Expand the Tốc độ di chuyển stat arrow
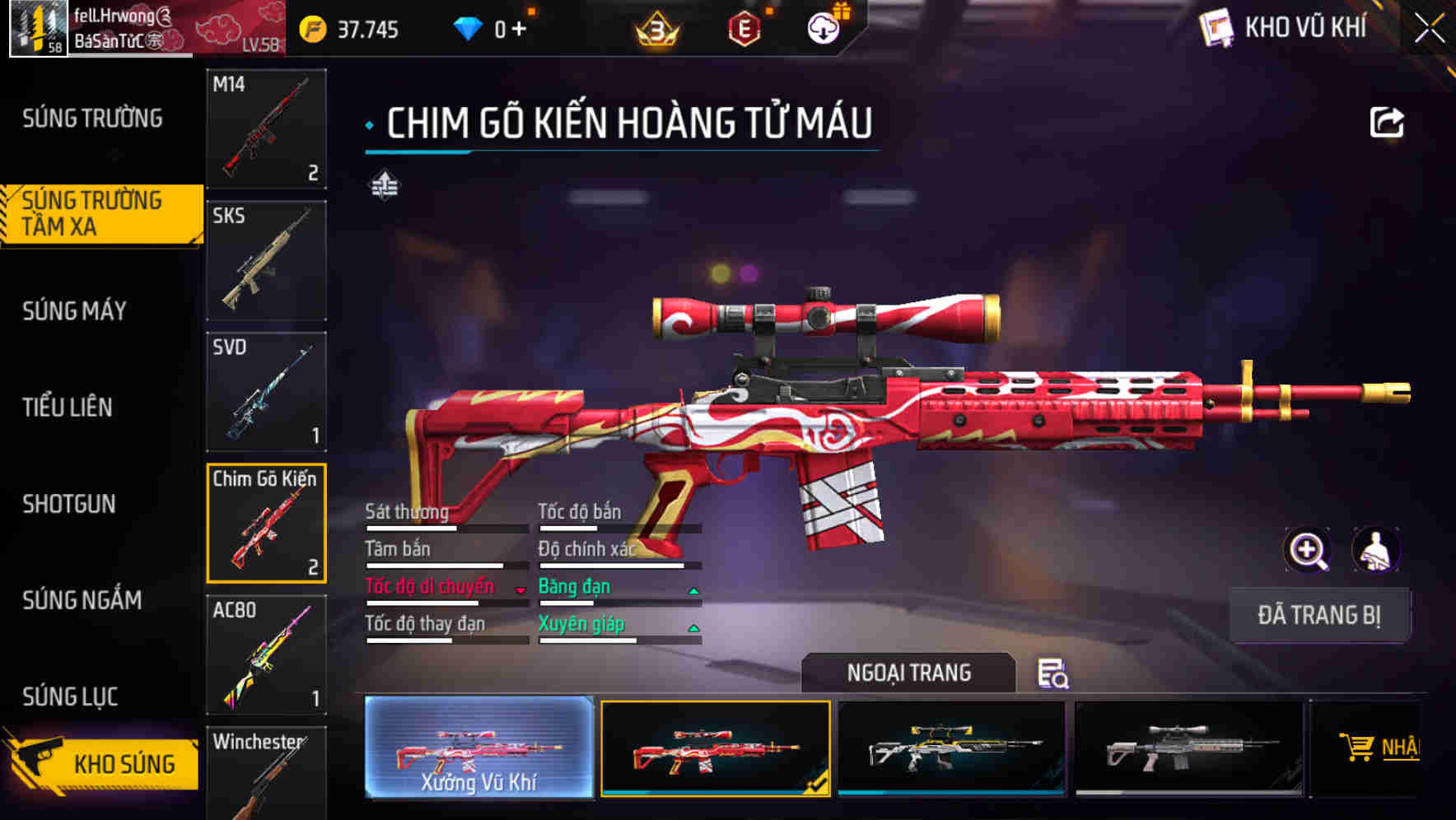 pyautogui.click(x=519, y=589)
